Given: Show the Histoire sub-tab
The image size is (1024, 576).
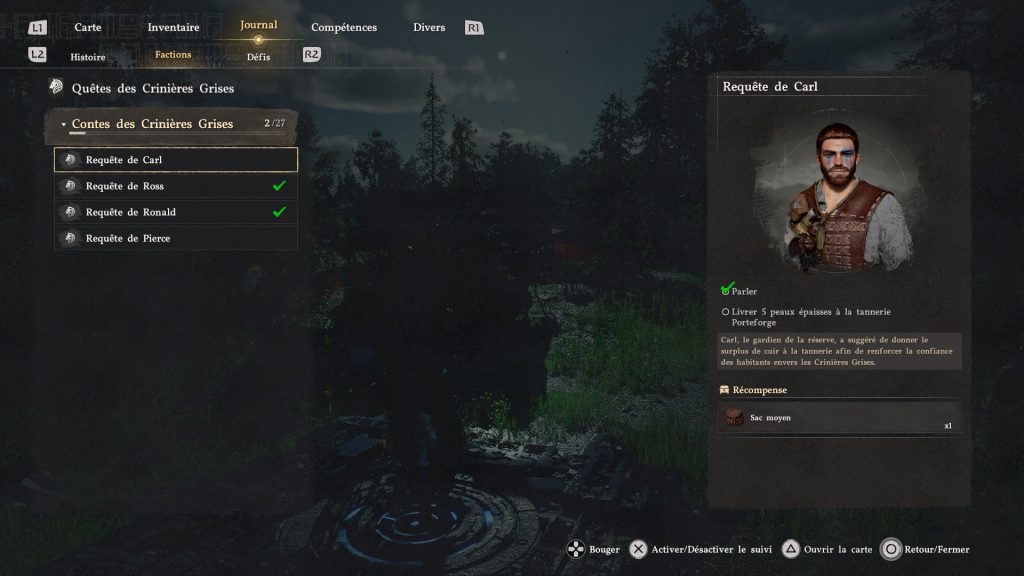Looking at the screenshot, I should [x=88, y=56].
